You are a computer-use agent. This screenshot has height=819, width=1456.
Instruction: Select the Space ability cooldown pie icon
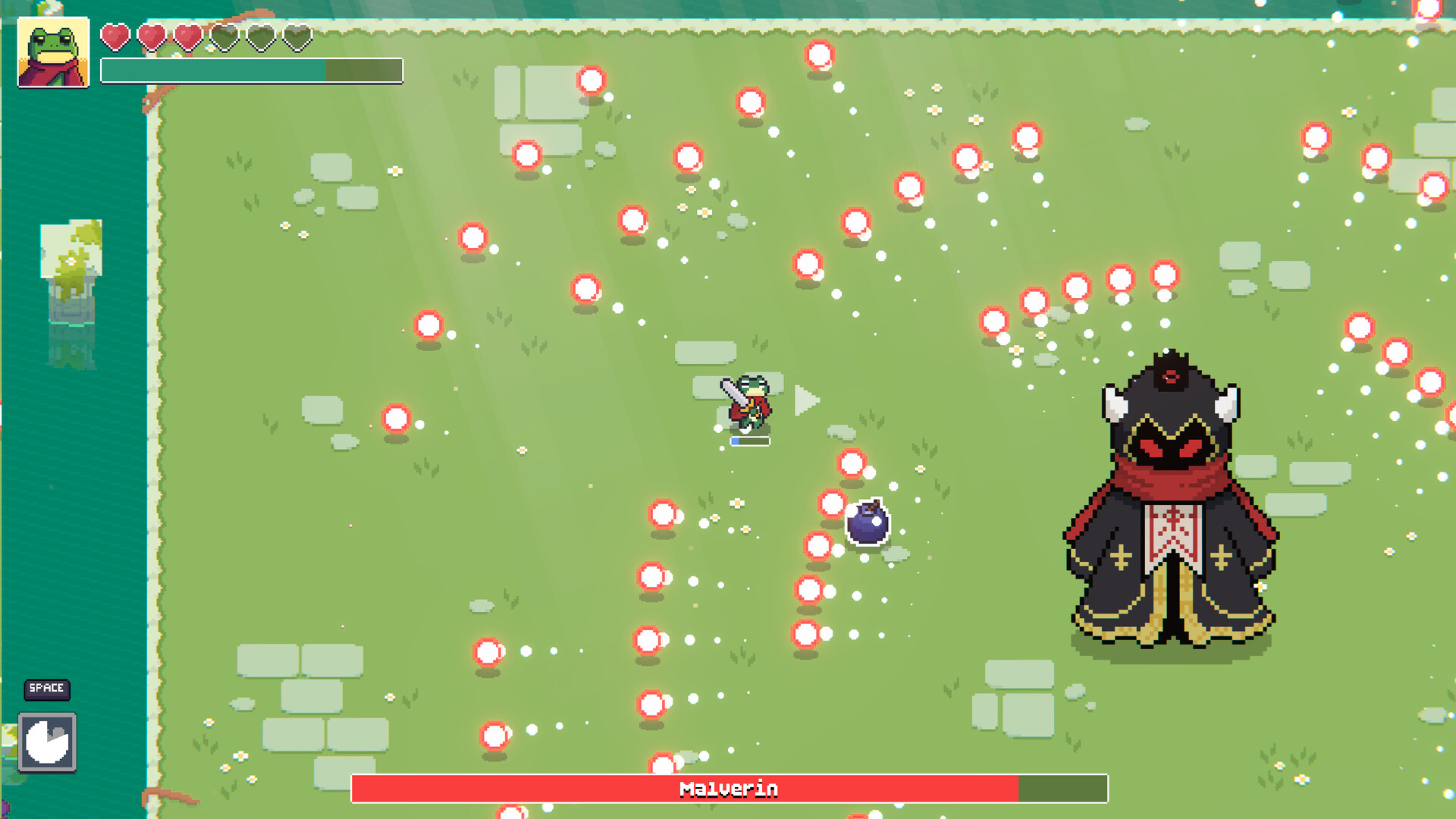(x=48, y=743)
